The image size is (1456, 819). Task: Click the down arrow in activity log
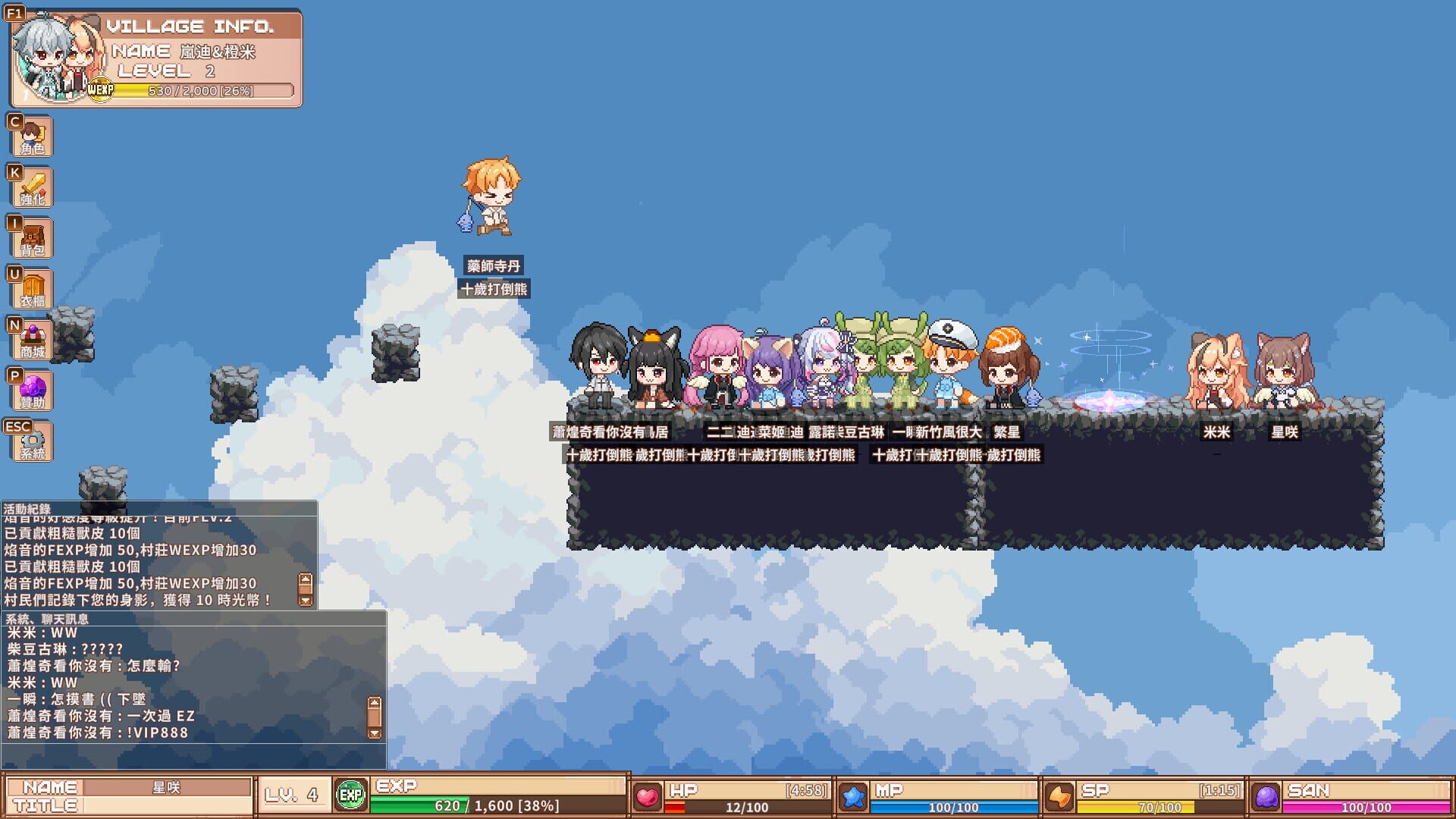point(306,600)
